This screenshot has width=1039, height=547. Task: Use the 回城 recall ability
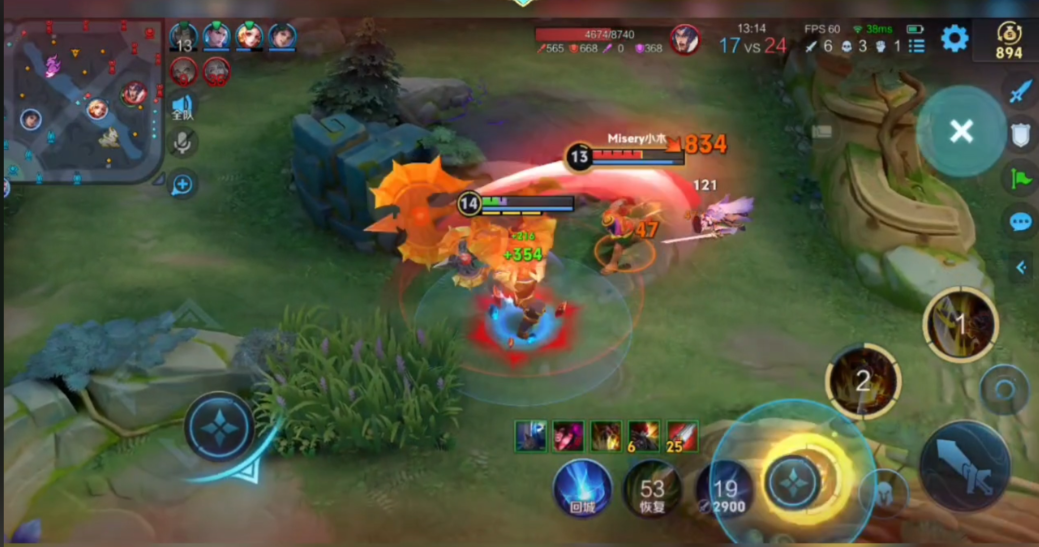583,487
